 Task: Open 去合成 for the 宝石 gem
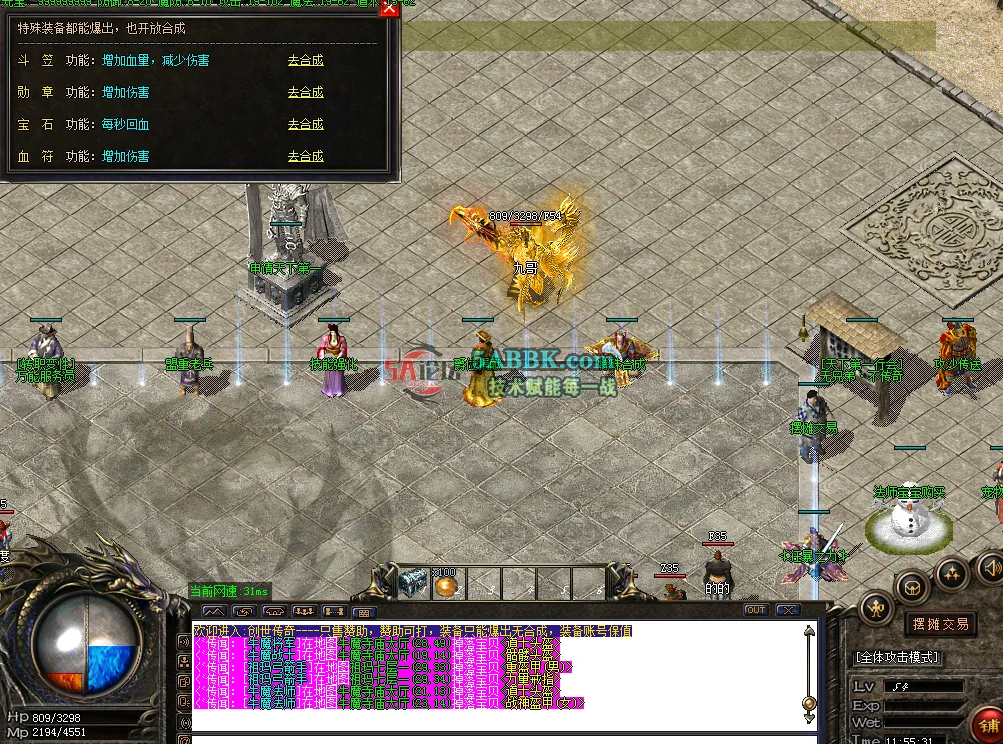coord(305,124)
